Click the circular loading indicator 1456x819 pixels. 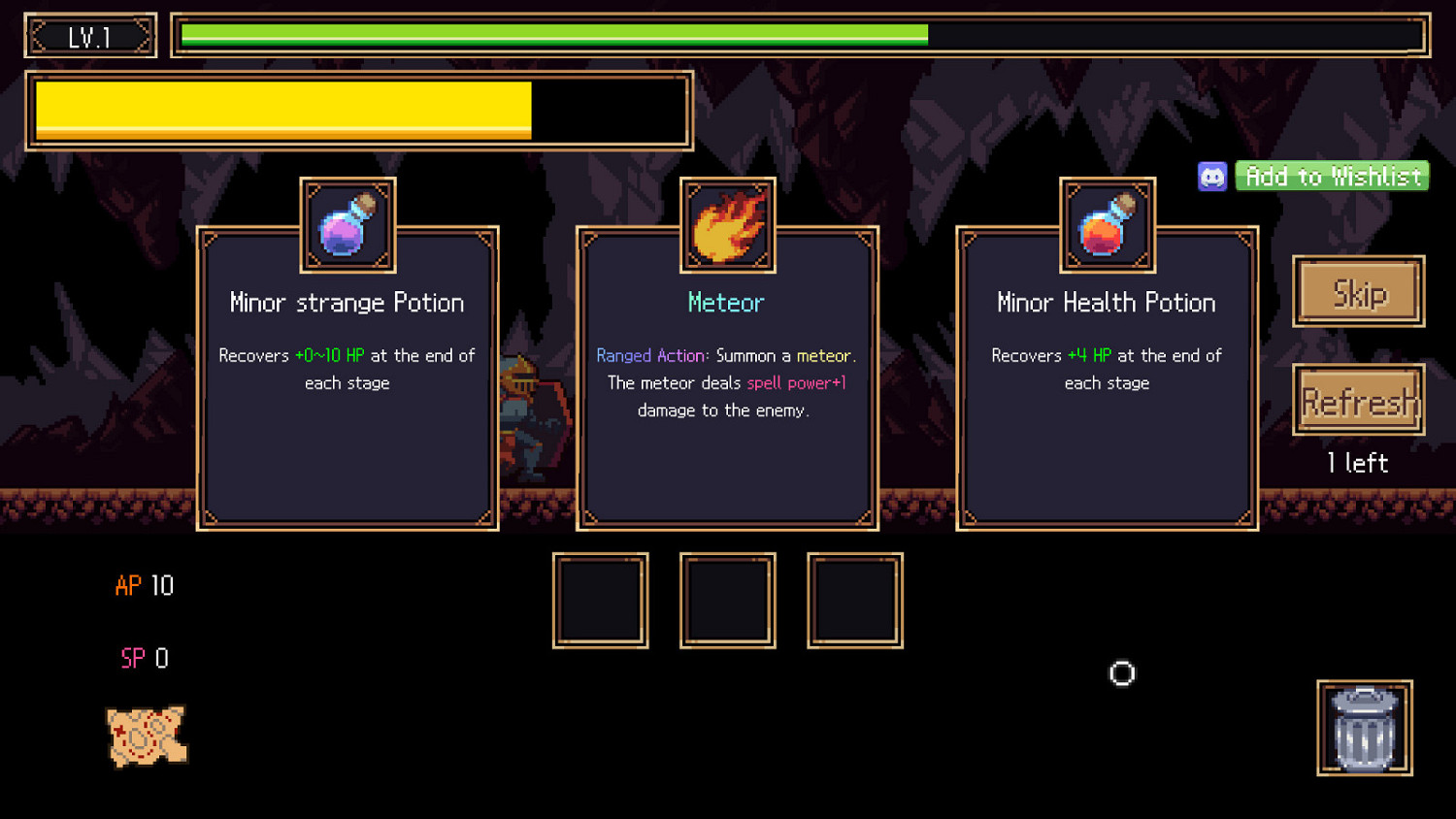(x=1121, y=673)
